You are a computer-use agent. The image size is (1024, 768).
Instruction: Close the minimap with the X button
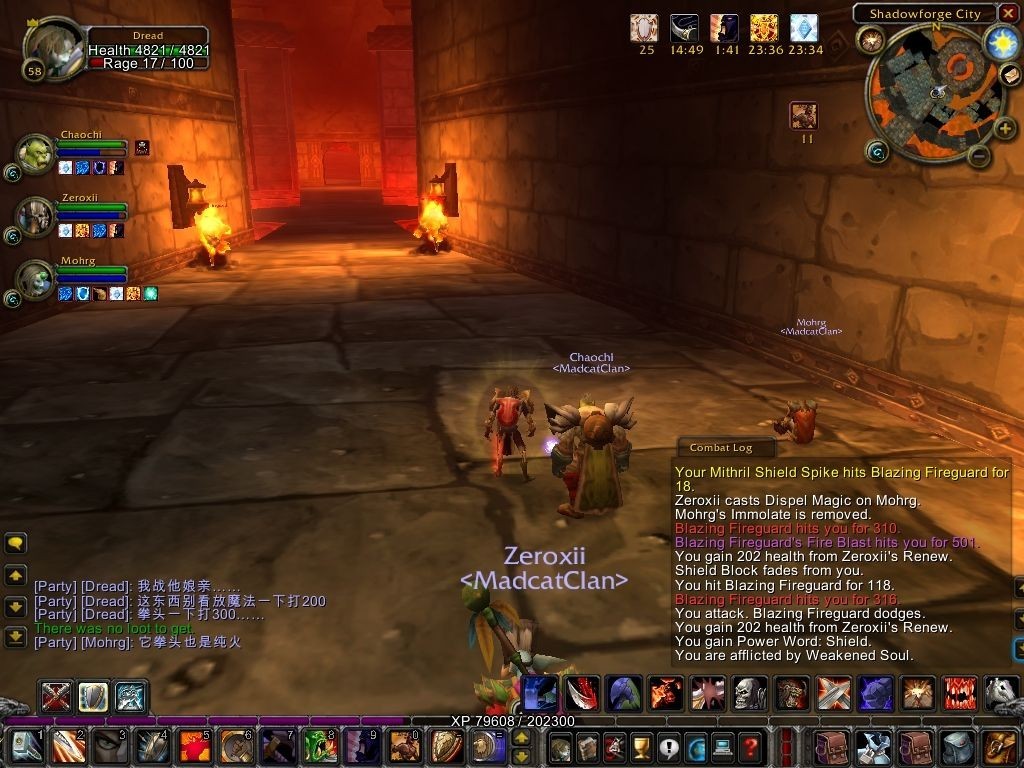[1008, 14]
